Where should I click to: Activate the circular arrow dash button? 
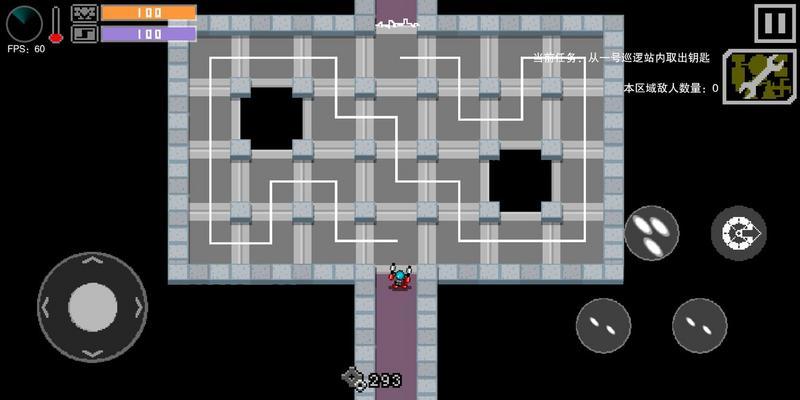[x=738, y=233]
